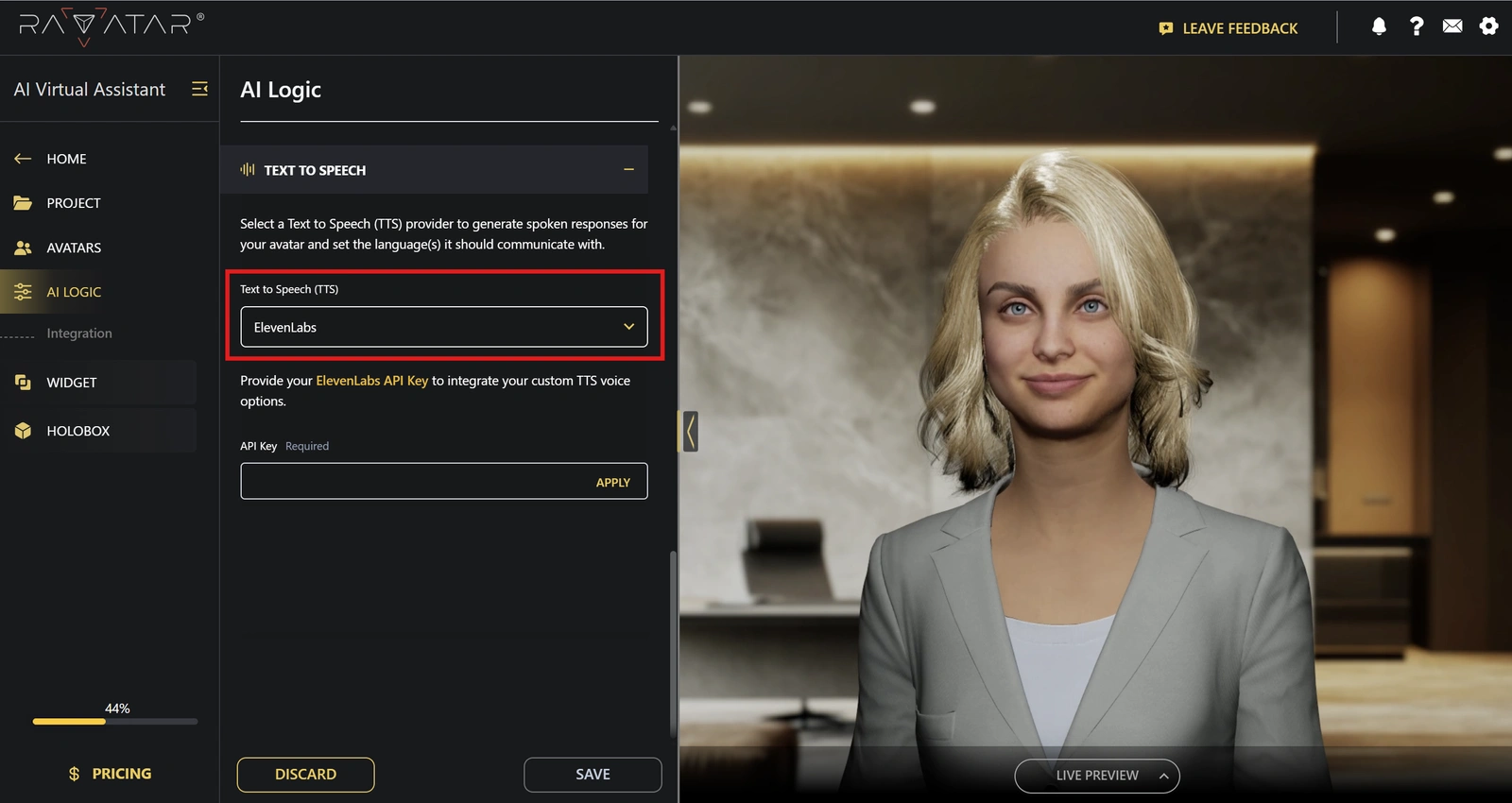The width and height of the screenshot is (1512, 803).
Task: Collapse the sidebar with the panel toggle icon
Action: [x=199, y=88]
